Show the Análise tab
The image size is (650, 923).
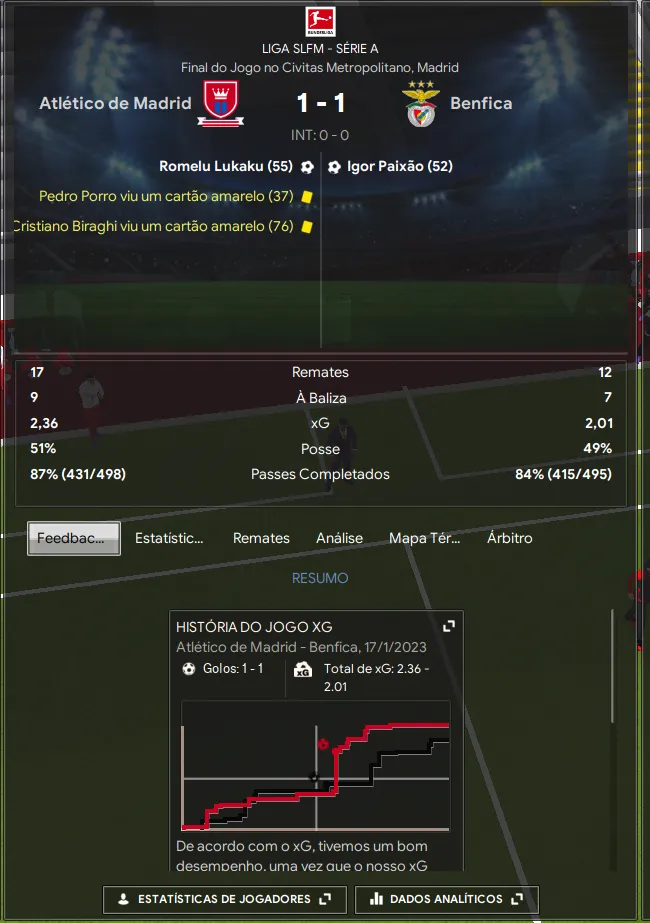339,538
